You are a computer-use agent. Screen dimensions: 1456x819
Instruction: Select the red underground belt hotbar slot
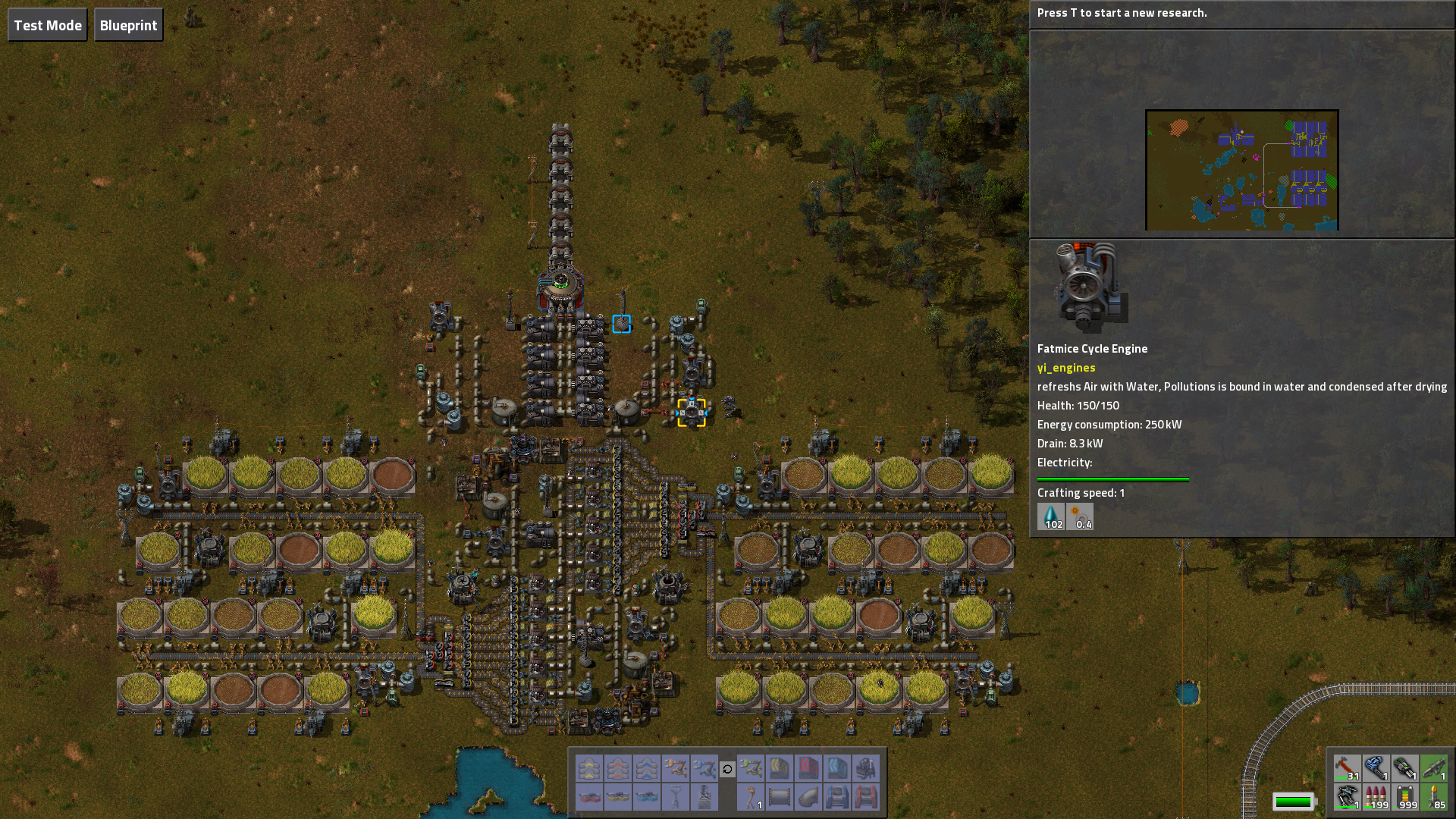tap(618, 768)
